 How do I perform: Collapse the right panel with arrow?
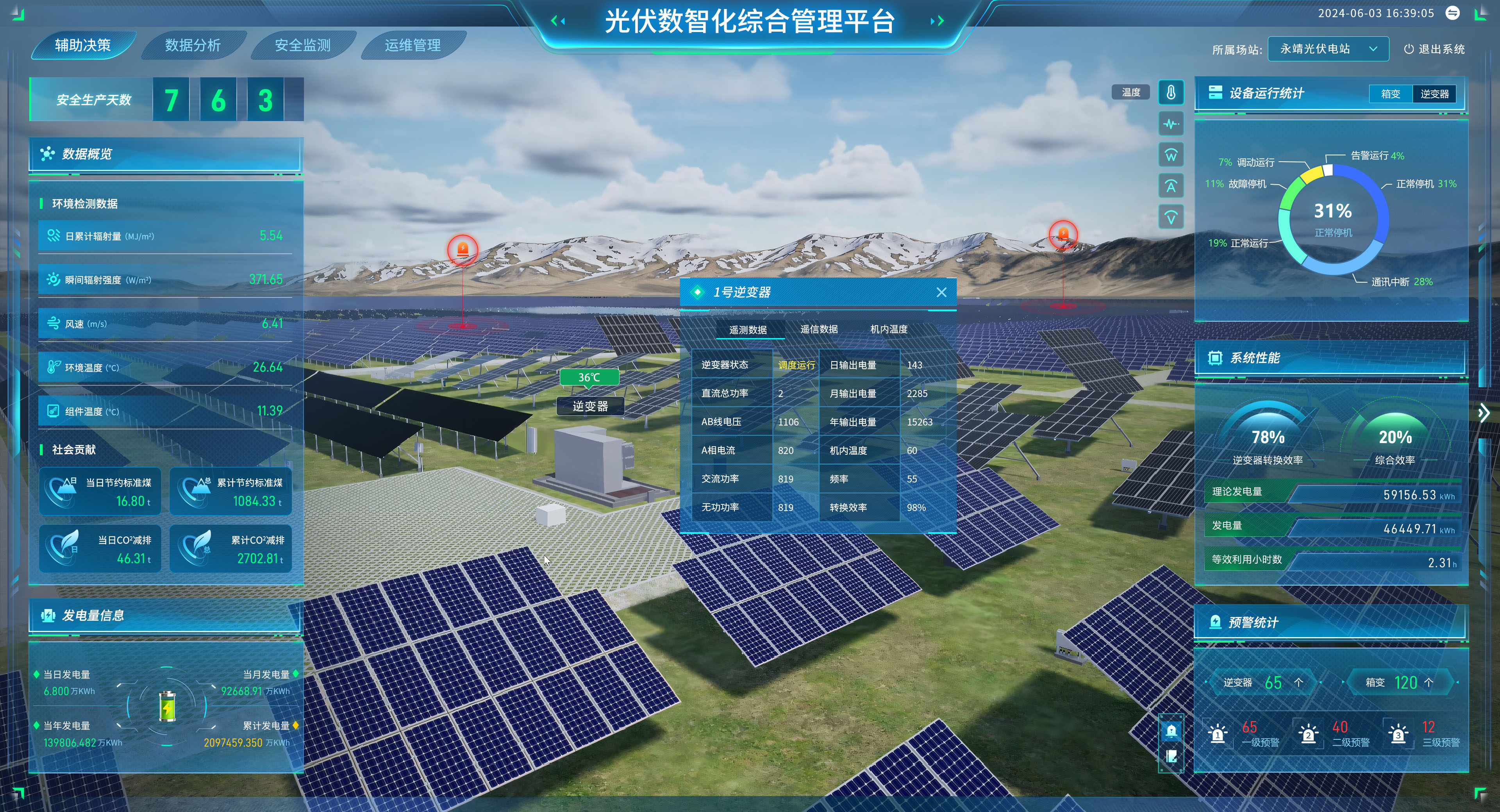click(x=1483, y=413)
